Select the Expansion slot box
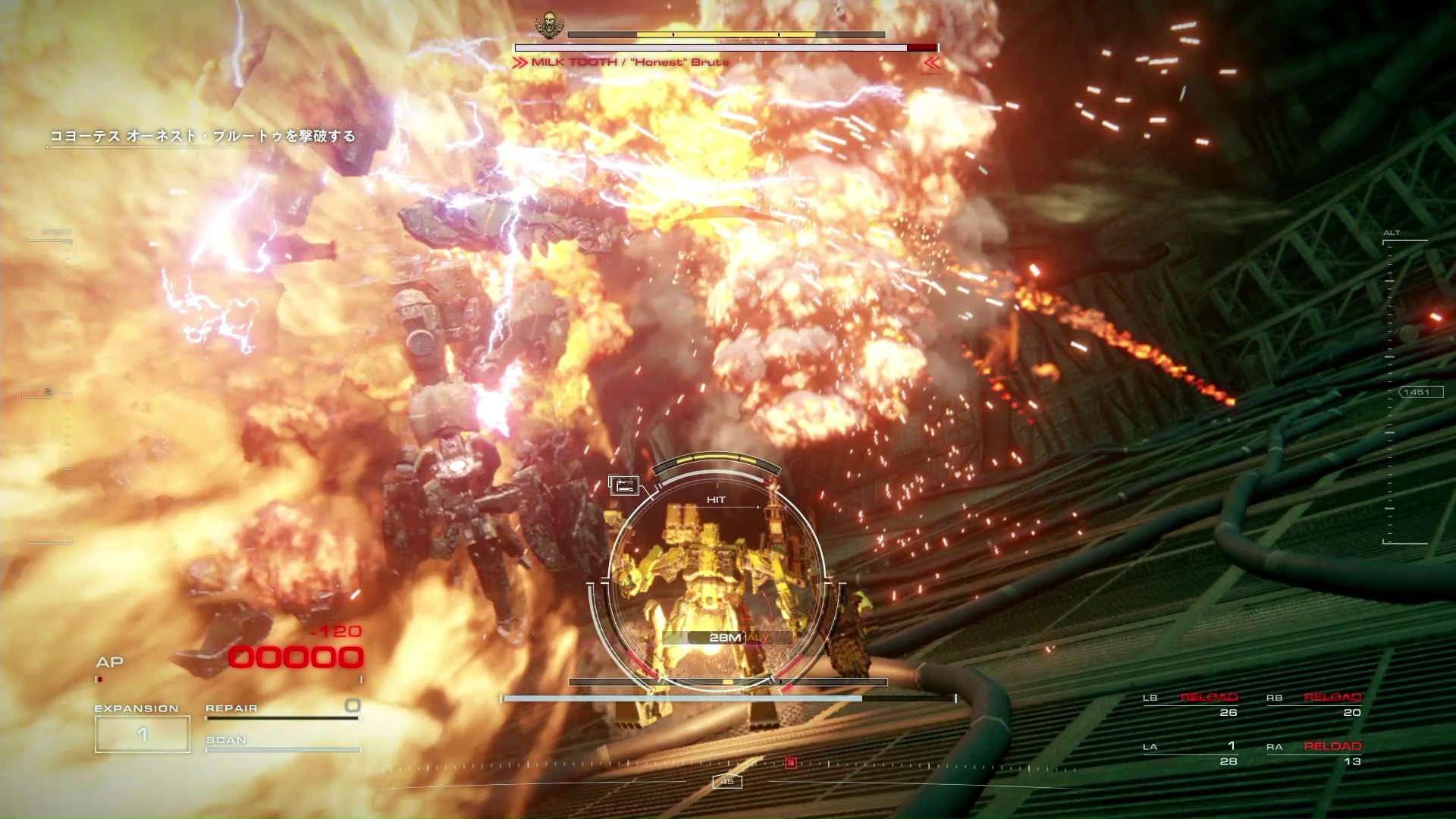1456x819 pixels. pos(143,734)
